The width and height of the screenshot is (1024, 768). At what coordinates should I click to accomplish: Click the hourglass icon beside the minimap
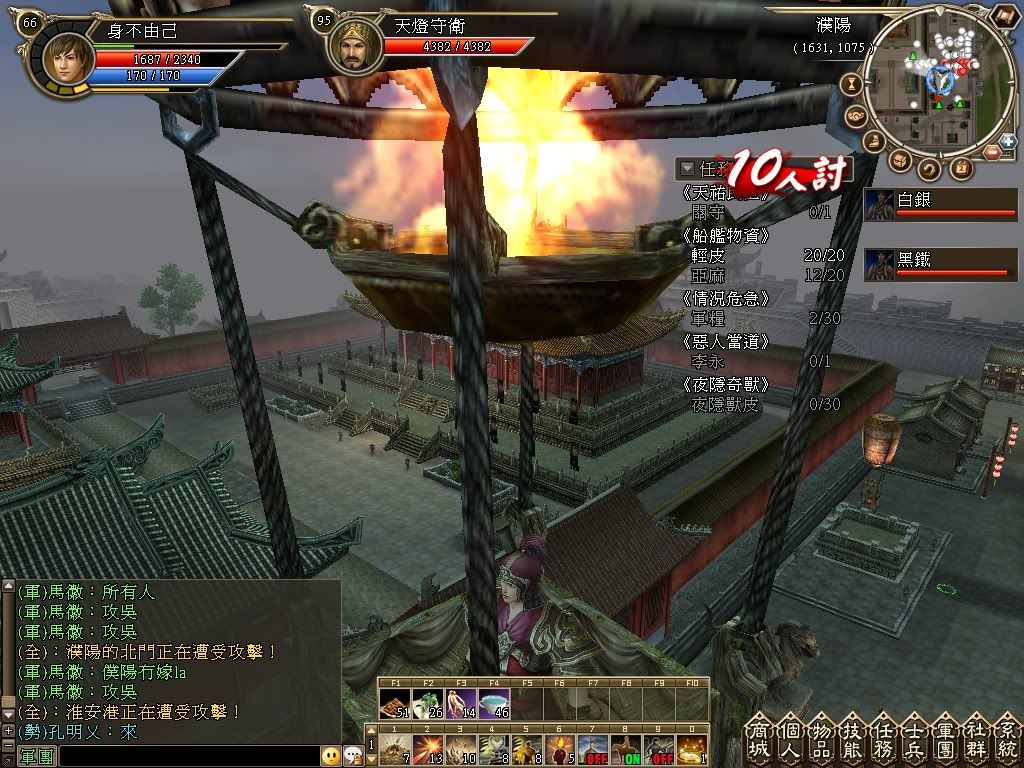tap(853, 84)
